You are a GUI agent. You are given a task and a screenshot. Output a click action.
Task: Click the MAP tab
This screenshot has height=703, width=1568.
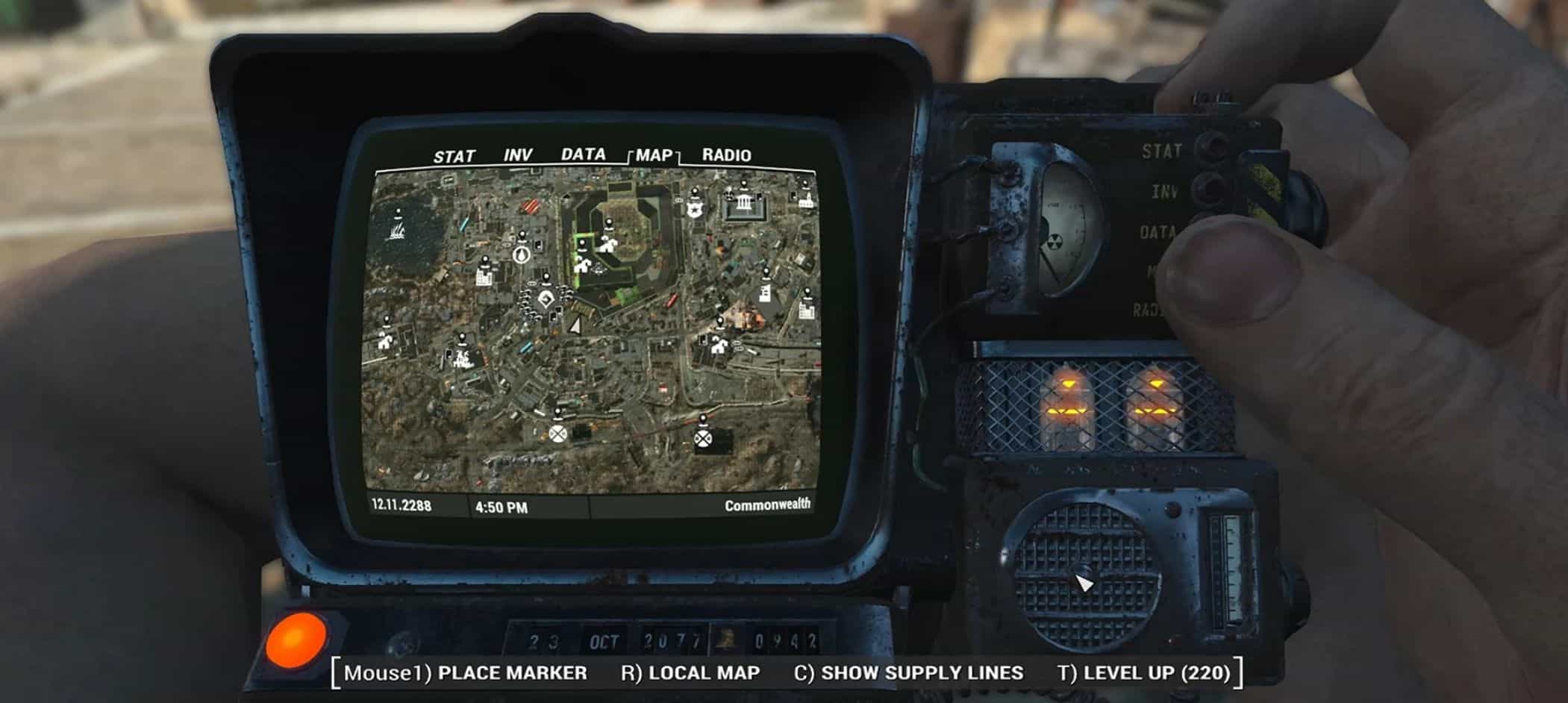click(655, 155)
